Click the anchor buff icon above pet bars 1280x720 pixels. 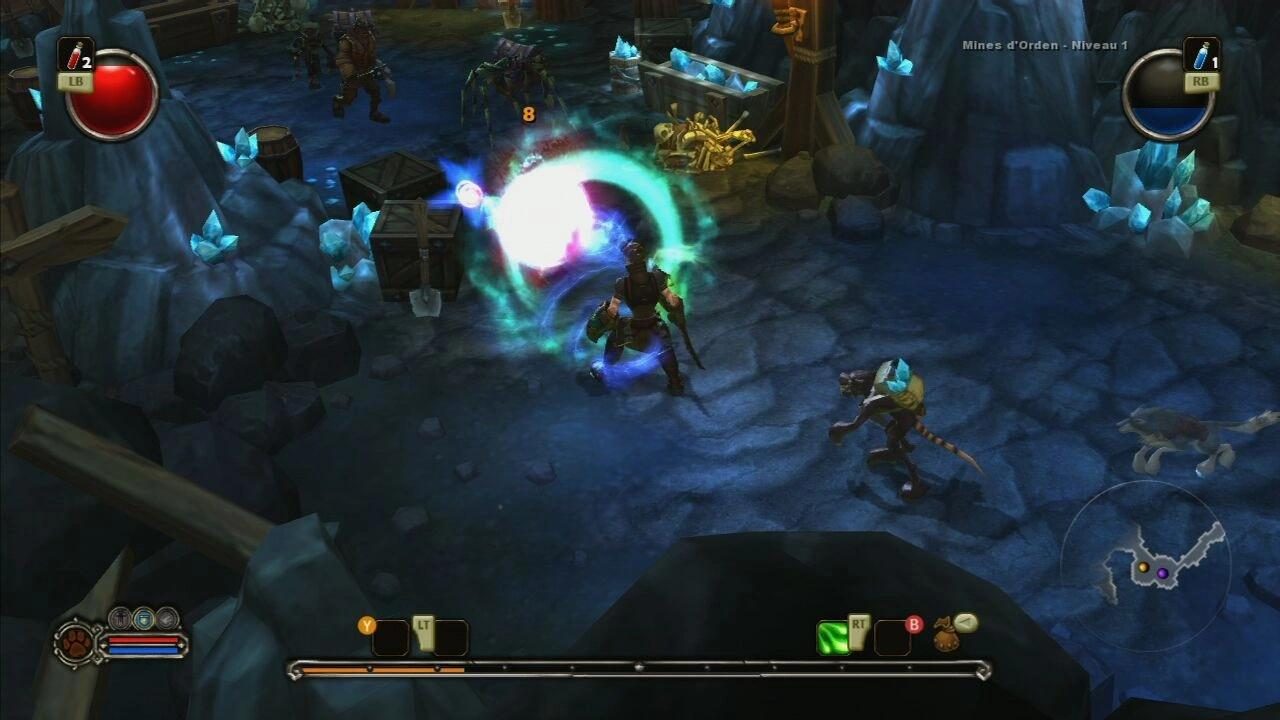(120, 618)
